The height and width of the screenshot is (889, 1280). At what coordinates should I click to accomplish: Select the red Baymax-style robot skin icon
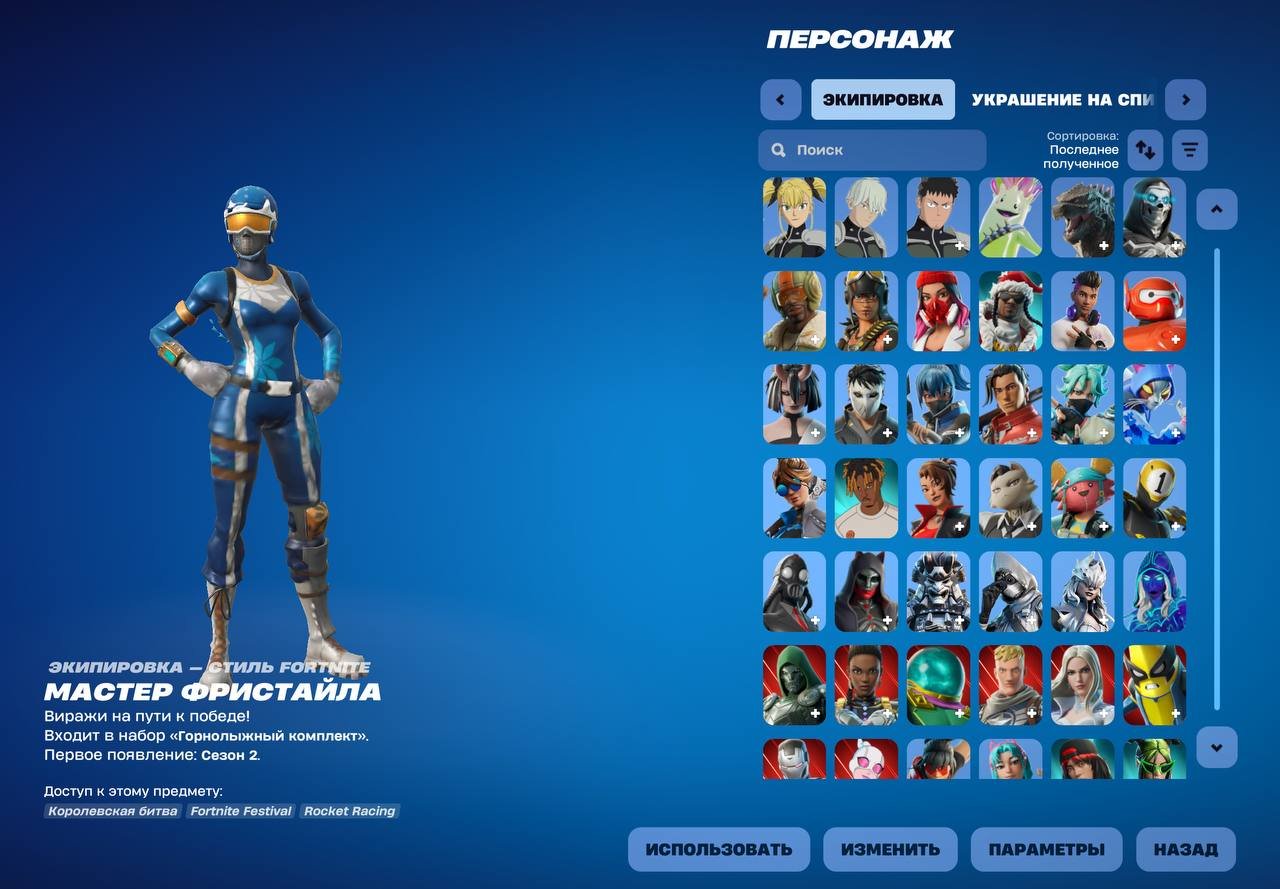1154,311
